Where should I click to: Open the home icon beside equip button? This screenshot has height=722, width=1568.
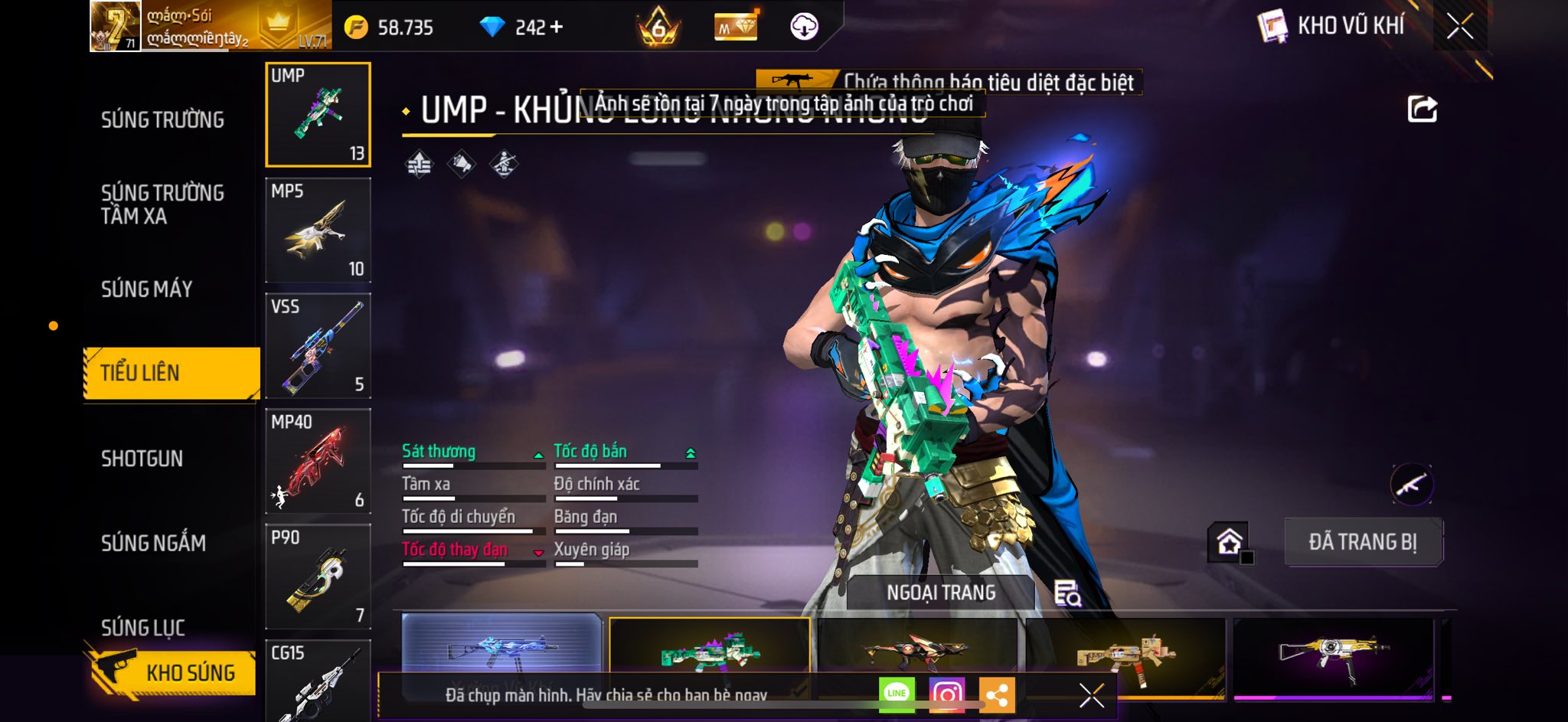[x=1229, y=542]
